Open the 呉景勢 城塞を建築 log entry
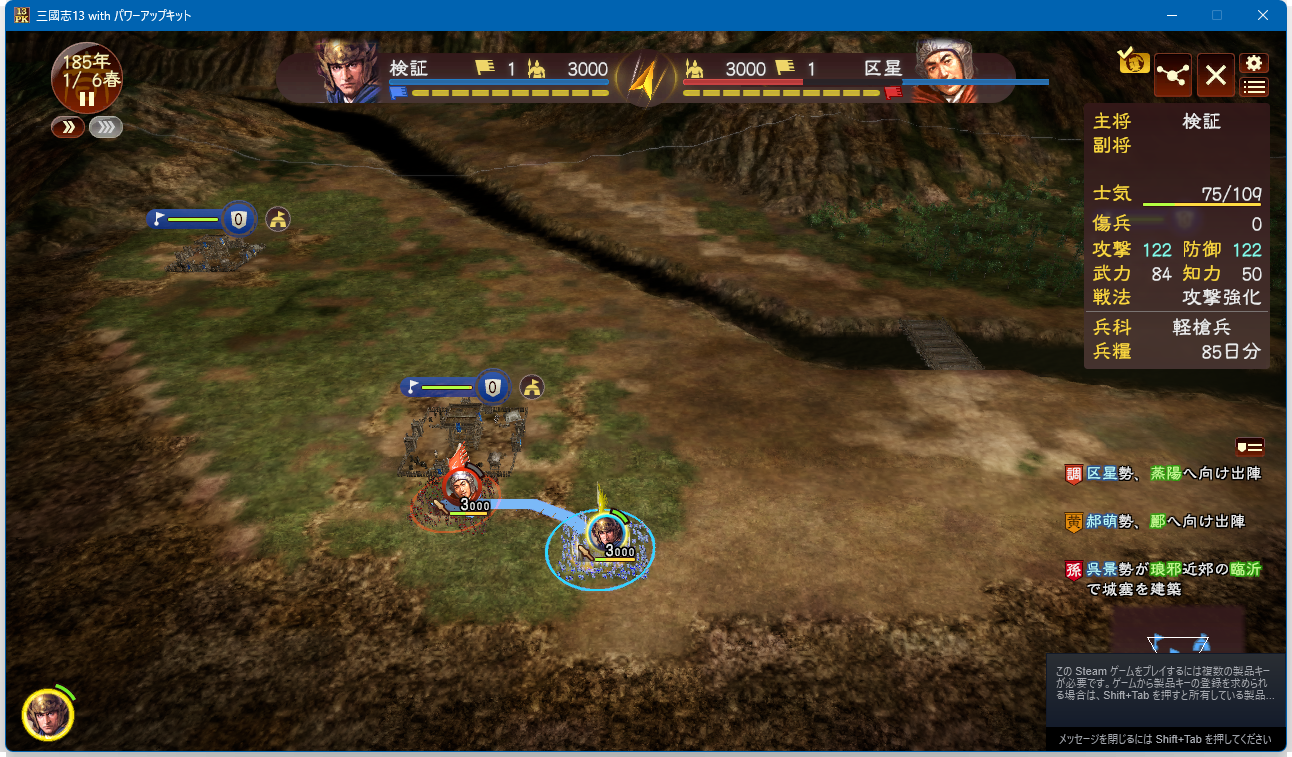 pos(1165,579)
